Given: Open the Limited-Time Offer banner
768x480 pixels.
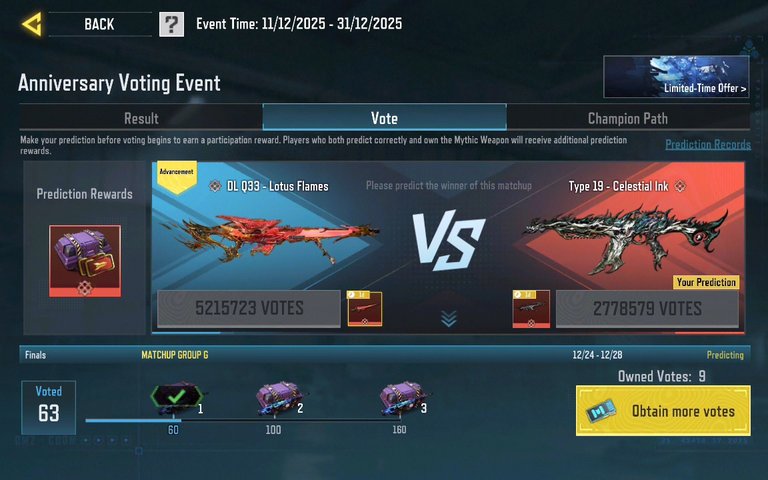Looking at the screenshot, I should pos(676,76).
